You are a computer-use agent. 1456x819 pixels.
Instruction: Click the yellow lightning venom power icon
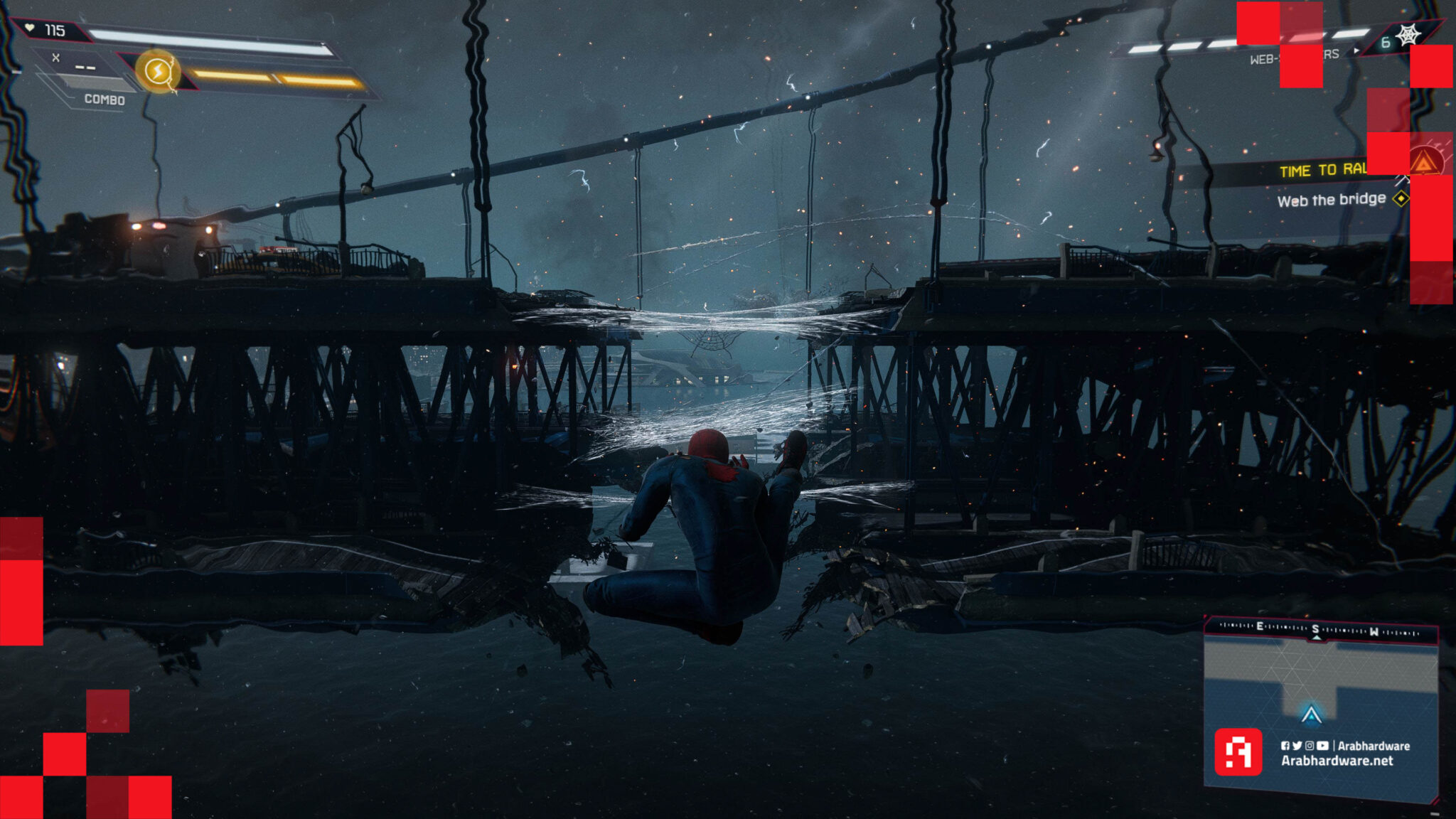(x=158, y=72)
